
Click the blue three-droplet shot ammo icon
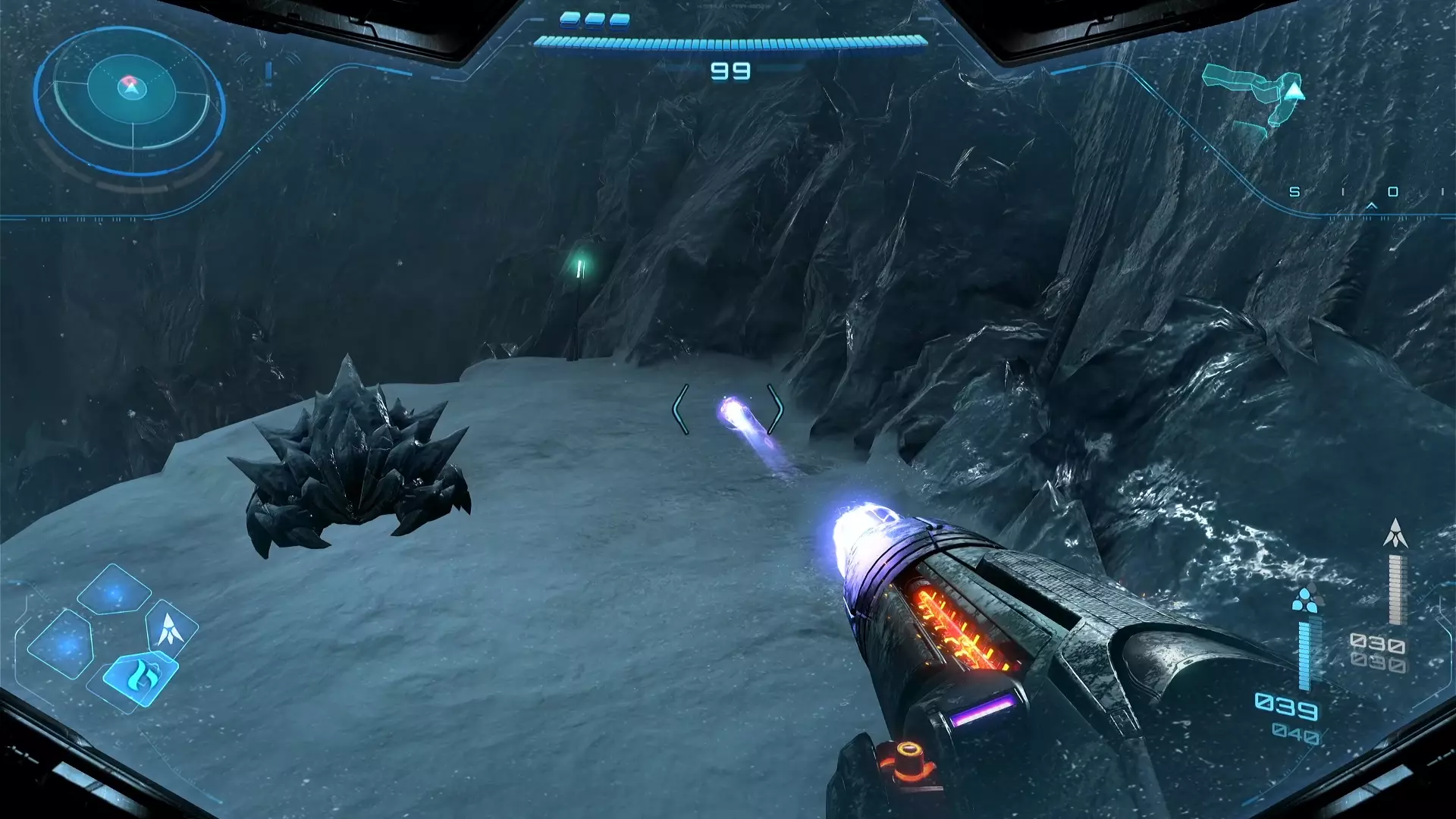tap(1304, 600)
